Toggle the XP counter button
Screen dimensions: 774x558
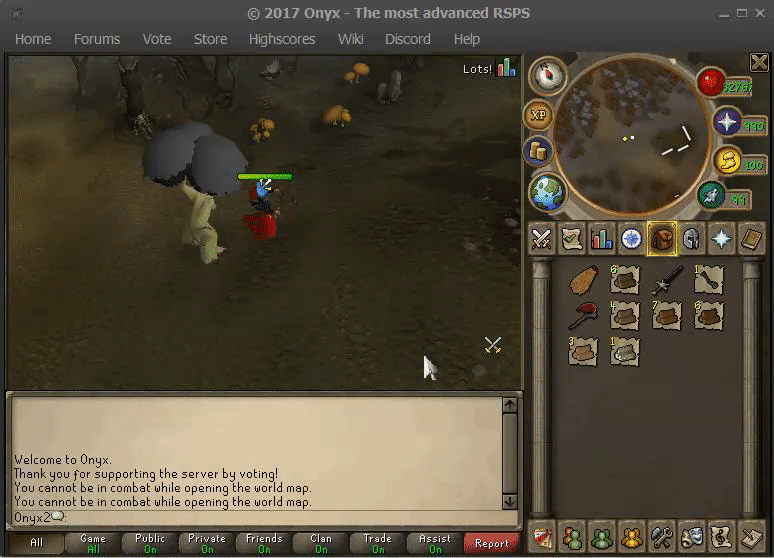point(539,115)
